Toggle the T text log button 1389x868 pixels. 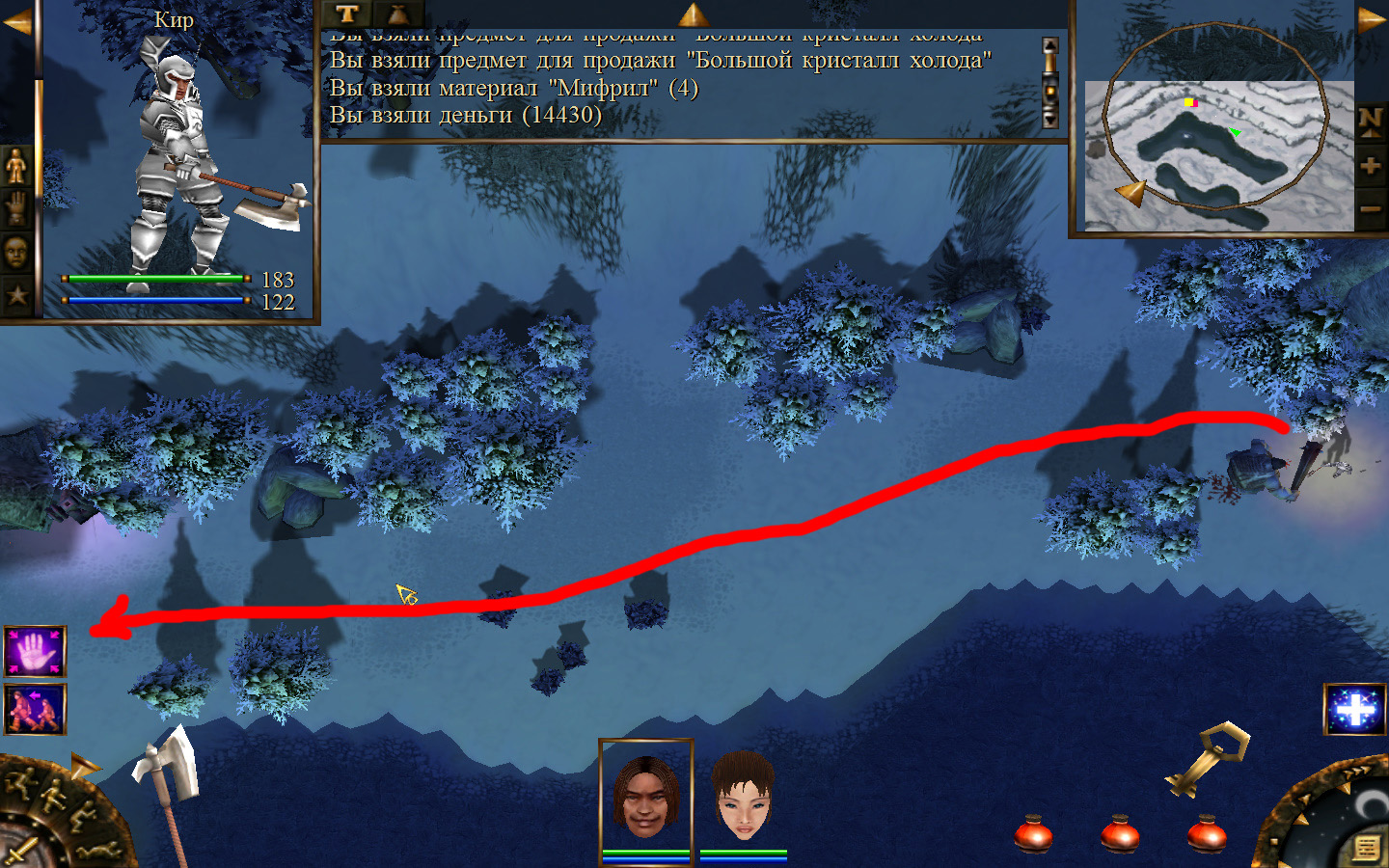pyautogui.click(x=347, y=14)
